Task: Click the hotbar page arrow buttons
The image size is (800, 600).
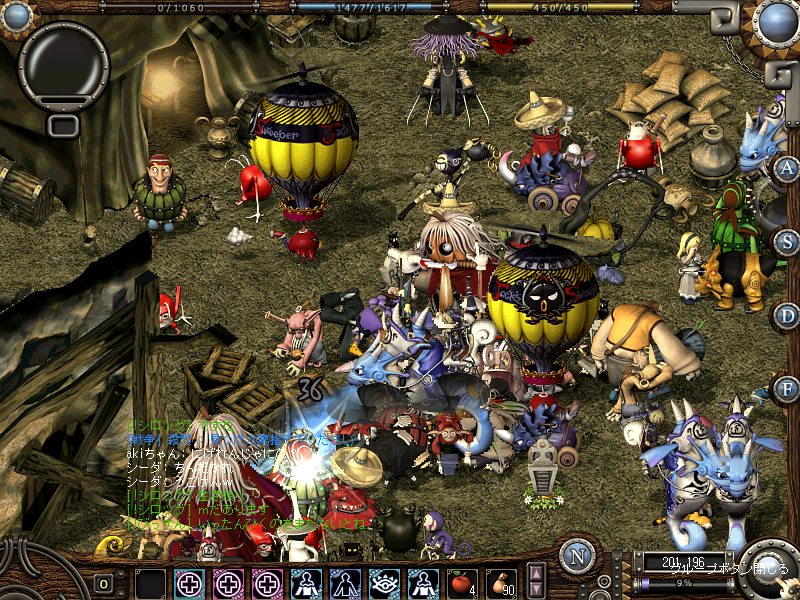Action: (x=536, y=582)
